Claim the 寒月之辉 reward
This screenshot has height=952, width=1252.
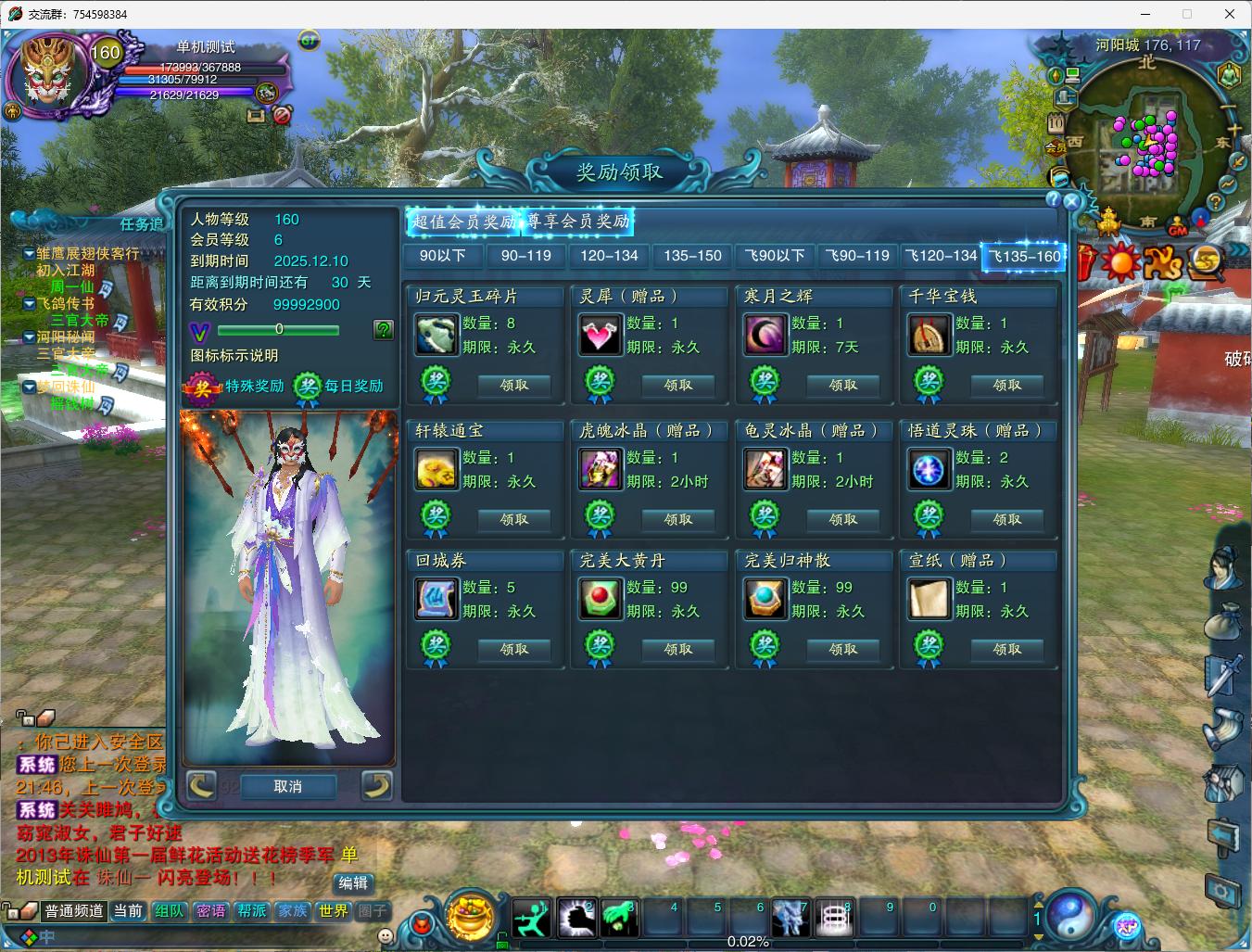click(842, 385)
